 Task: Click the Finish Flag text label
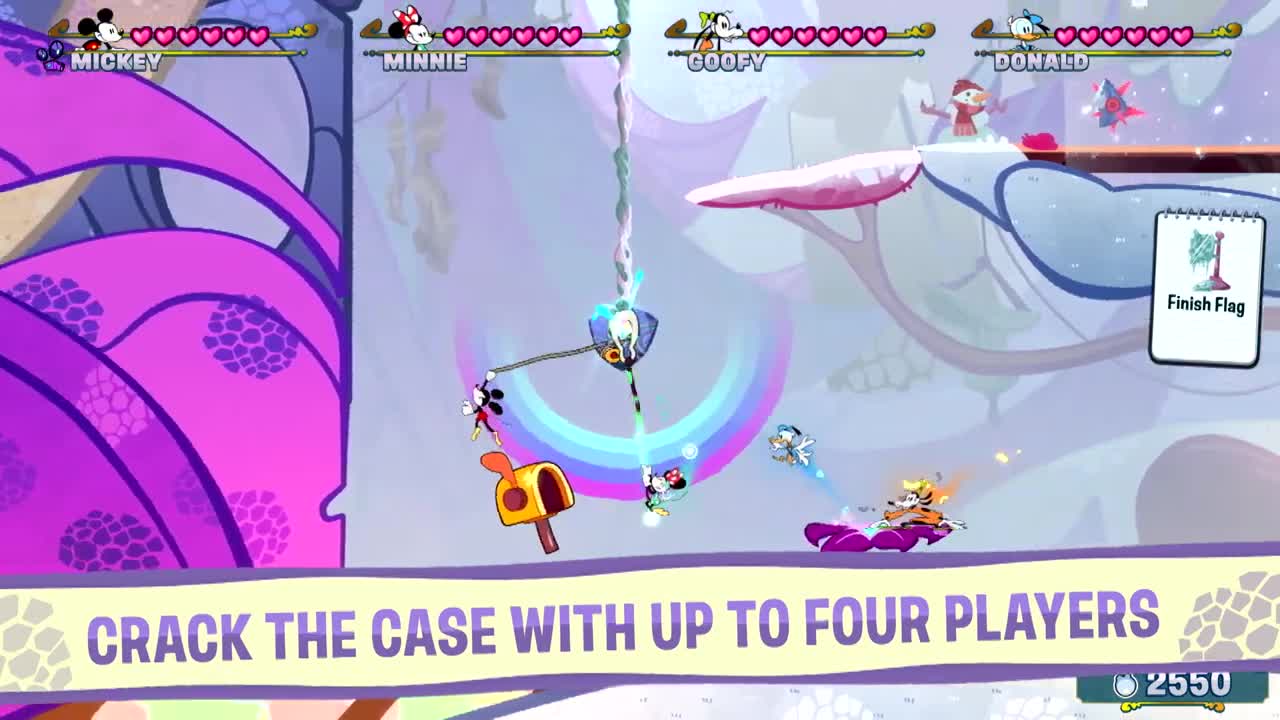(x=1205, y=305)
